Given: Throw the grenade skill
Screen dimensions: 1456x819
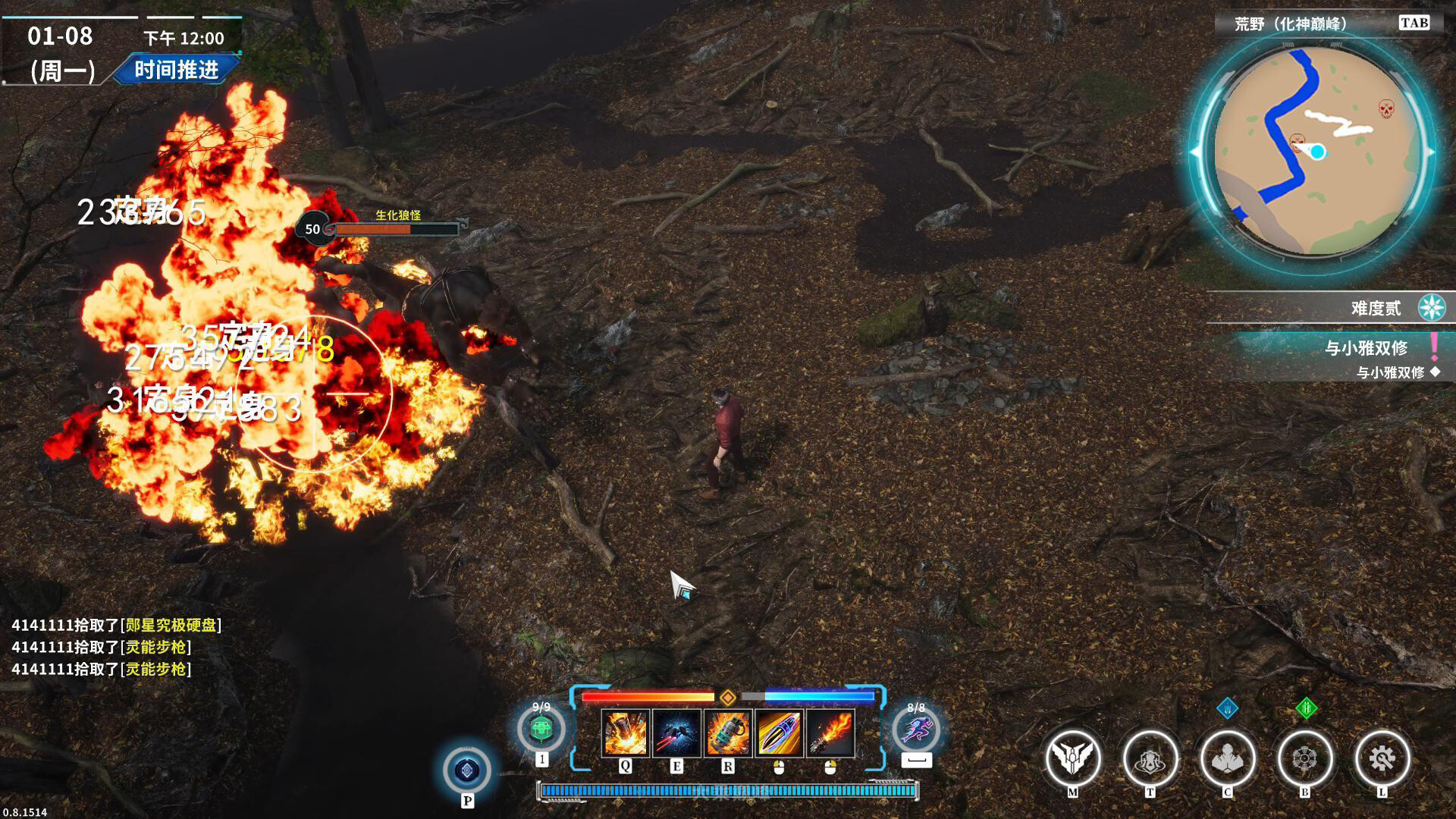Looking at the screenshot, I should (x=728, y=733).
